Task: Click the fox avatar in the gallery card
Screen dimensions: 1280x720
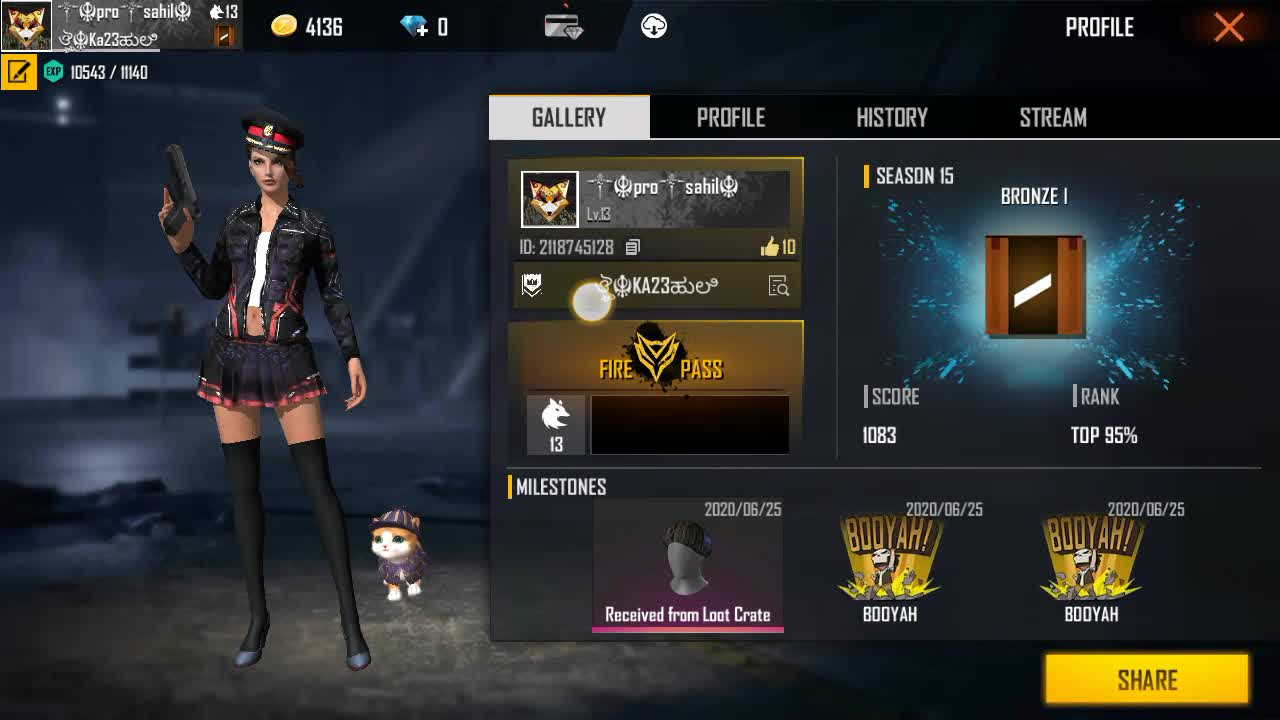Action: (x=549, y=200)
